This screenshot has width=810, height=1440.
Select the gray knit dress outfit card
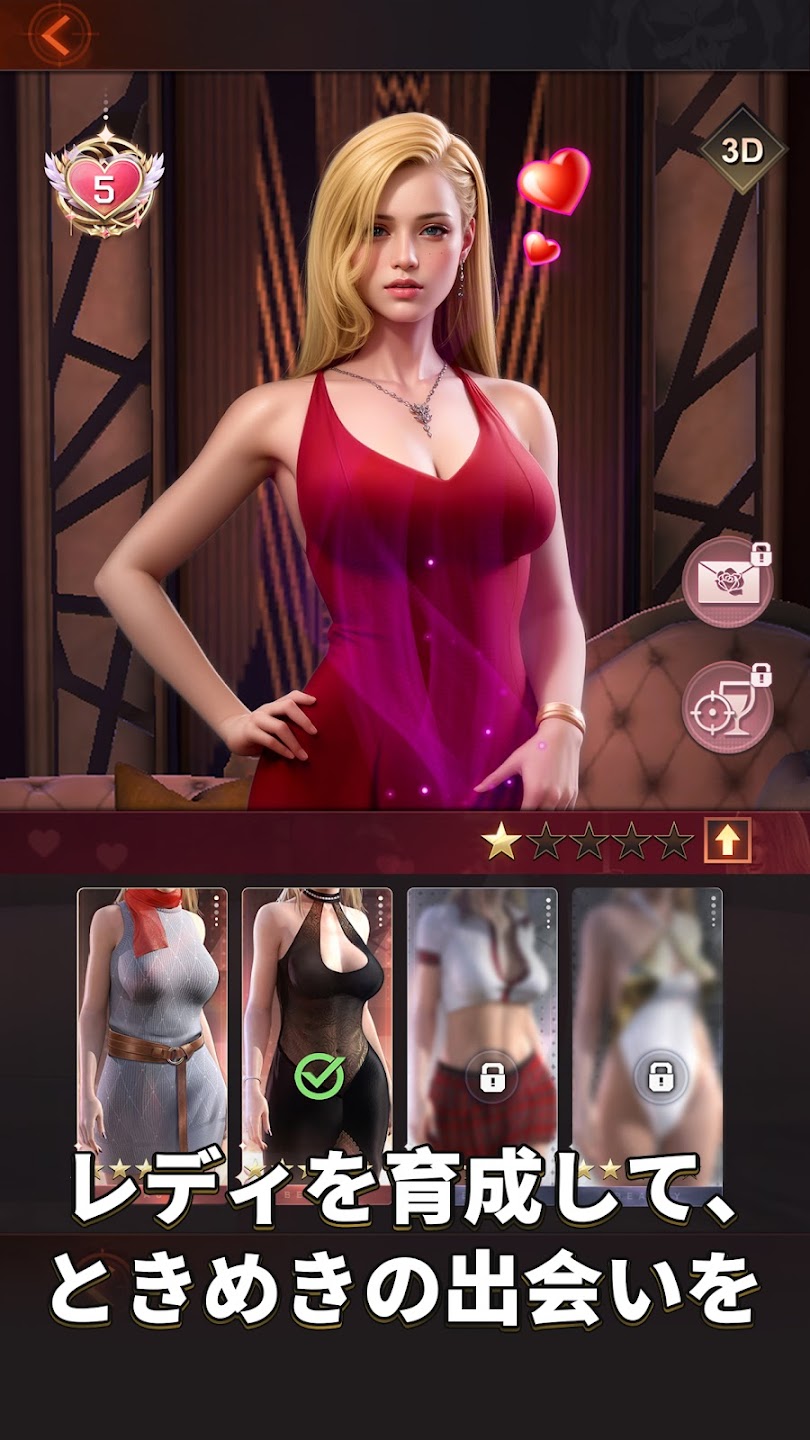[152, 1030]
